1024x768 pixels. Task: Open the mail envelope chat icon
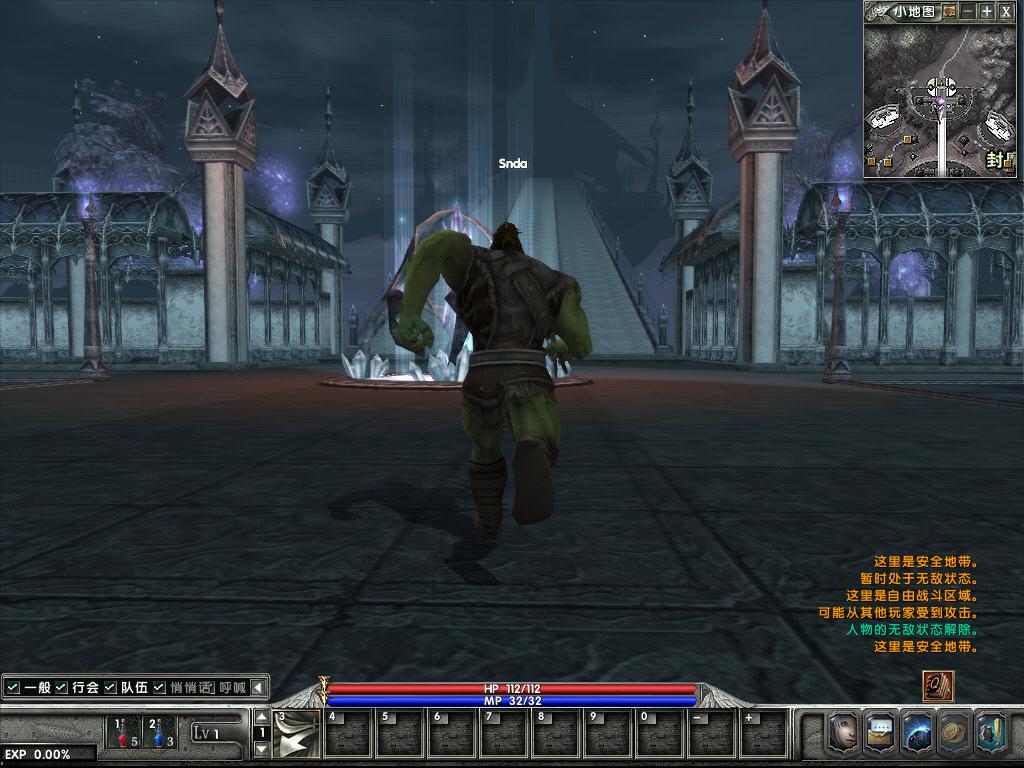(x=881, y=732)
